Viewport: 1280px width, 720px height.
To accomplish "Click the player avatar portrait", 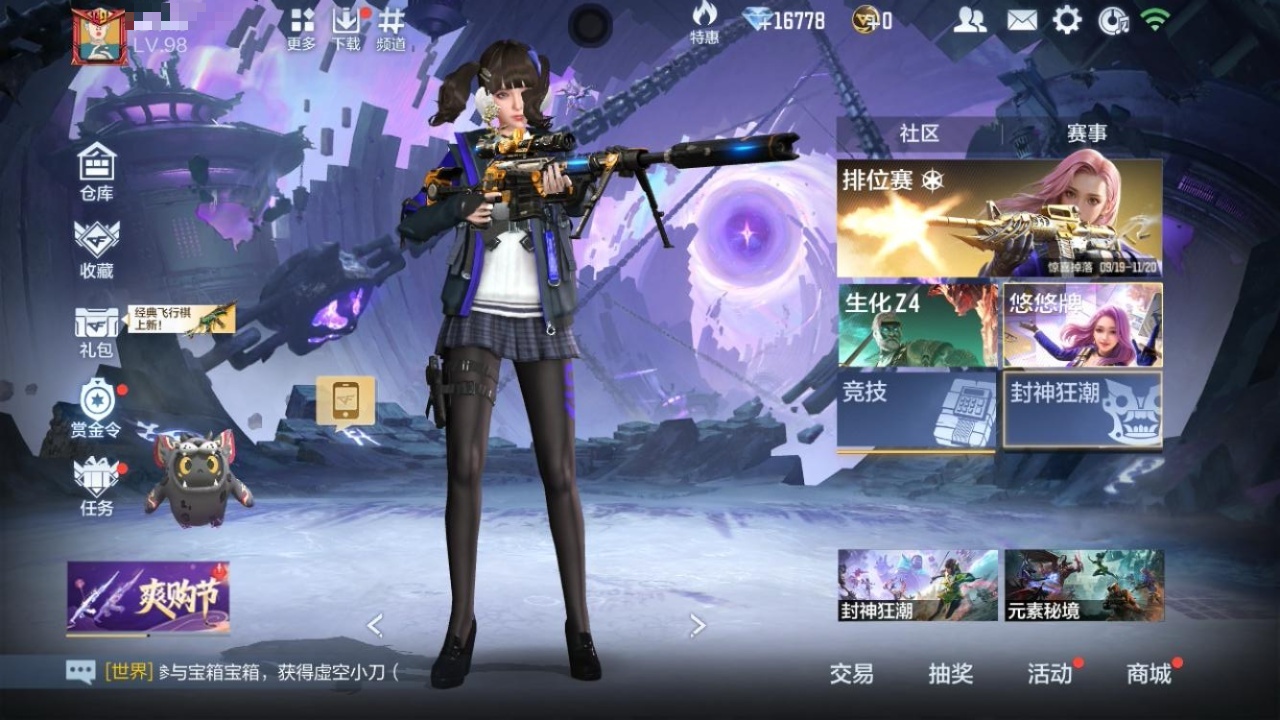I will [99, 37].
